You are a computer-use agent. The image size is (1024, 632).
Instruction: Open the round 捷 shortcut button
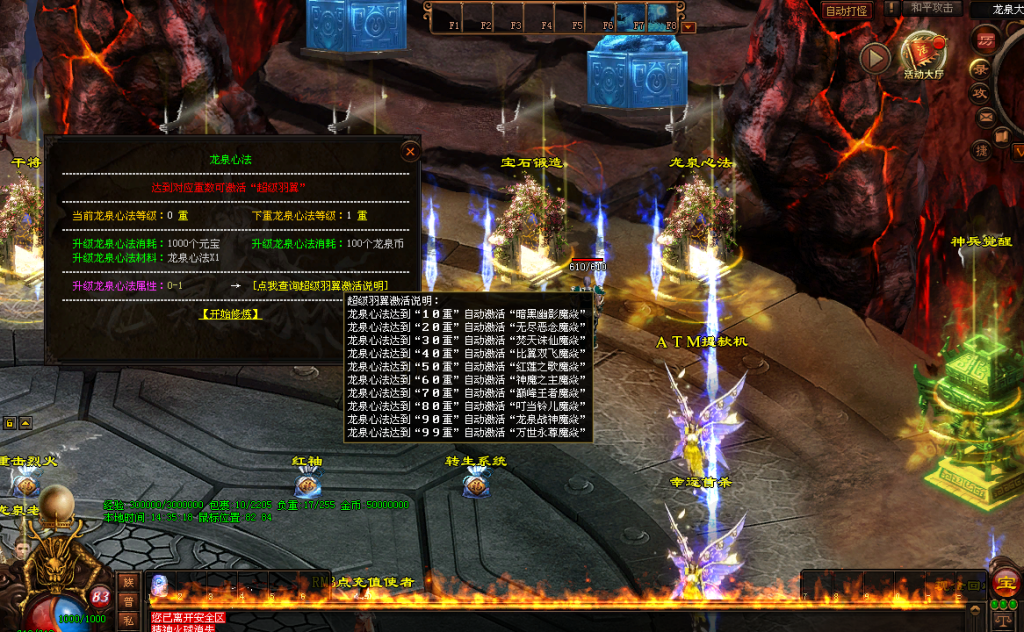[983, 150]
